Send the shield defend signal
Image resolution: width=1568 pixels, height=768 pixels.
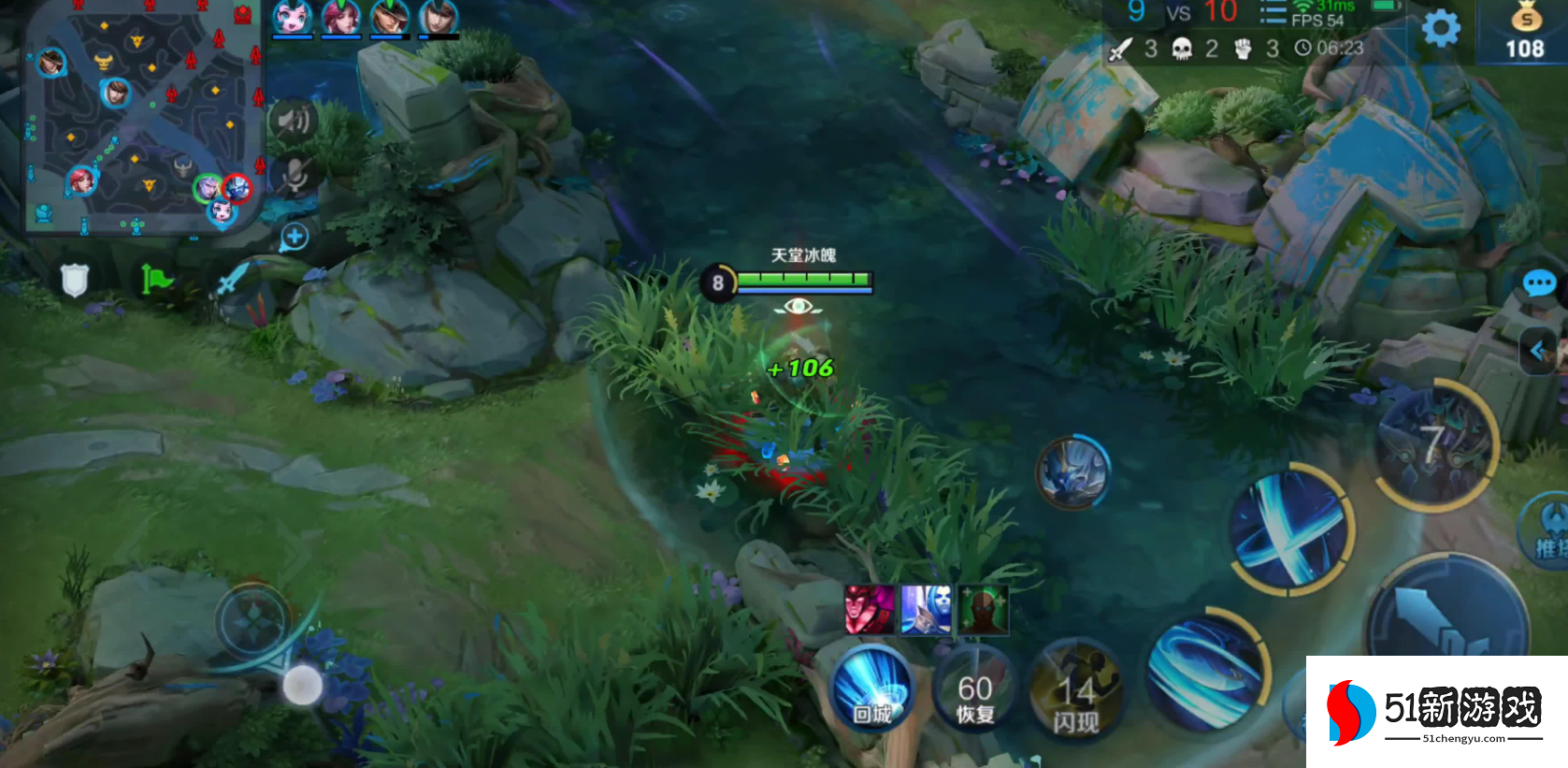[75, 279]
